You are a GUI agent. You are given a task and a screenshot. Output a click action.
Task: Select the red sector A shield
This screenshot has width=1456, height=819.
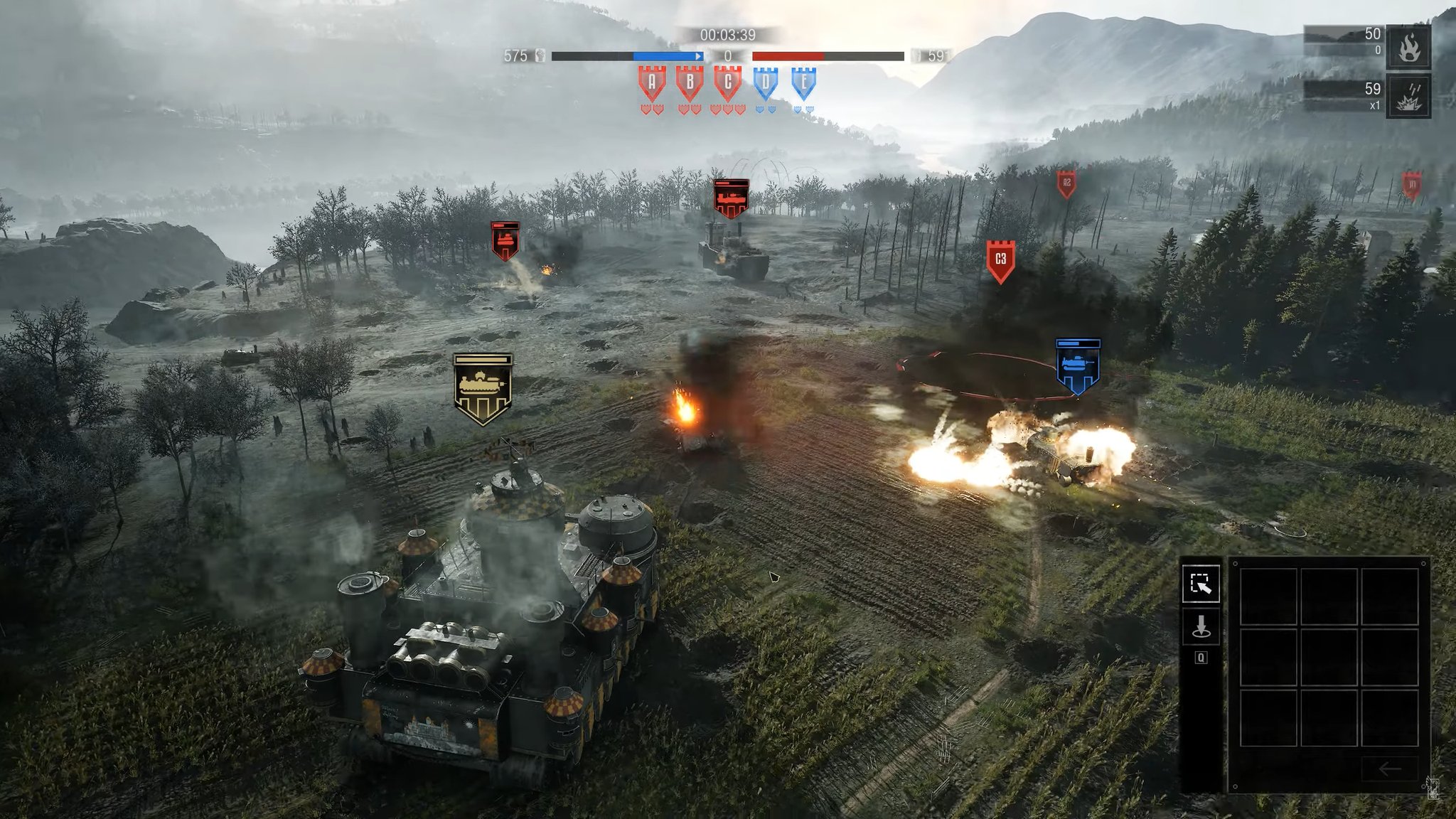click(x=652, y=84)
